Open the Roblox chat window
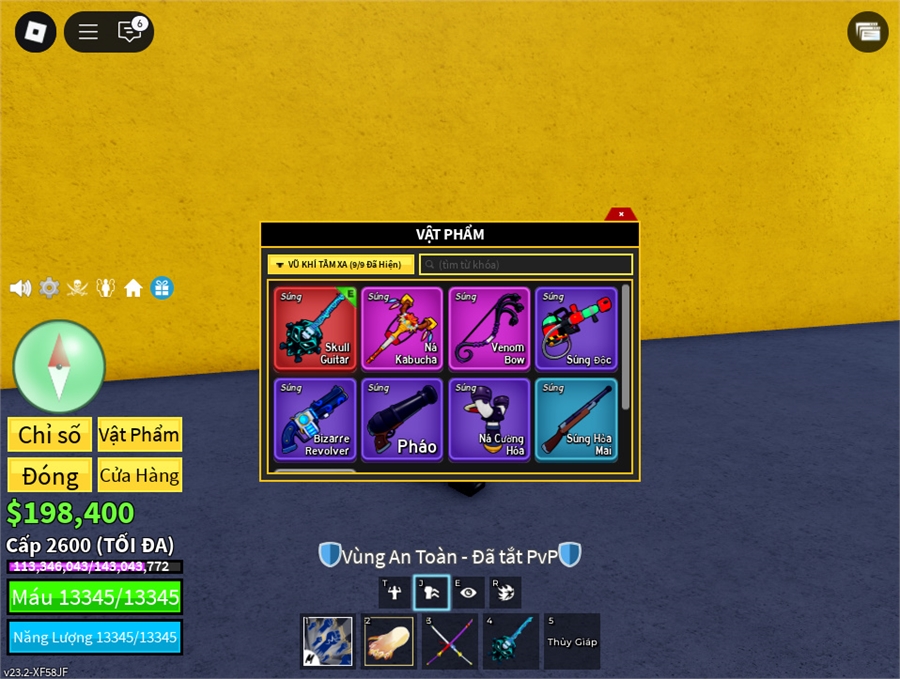The height and width of the screenshot is (679, 900). 130,32
